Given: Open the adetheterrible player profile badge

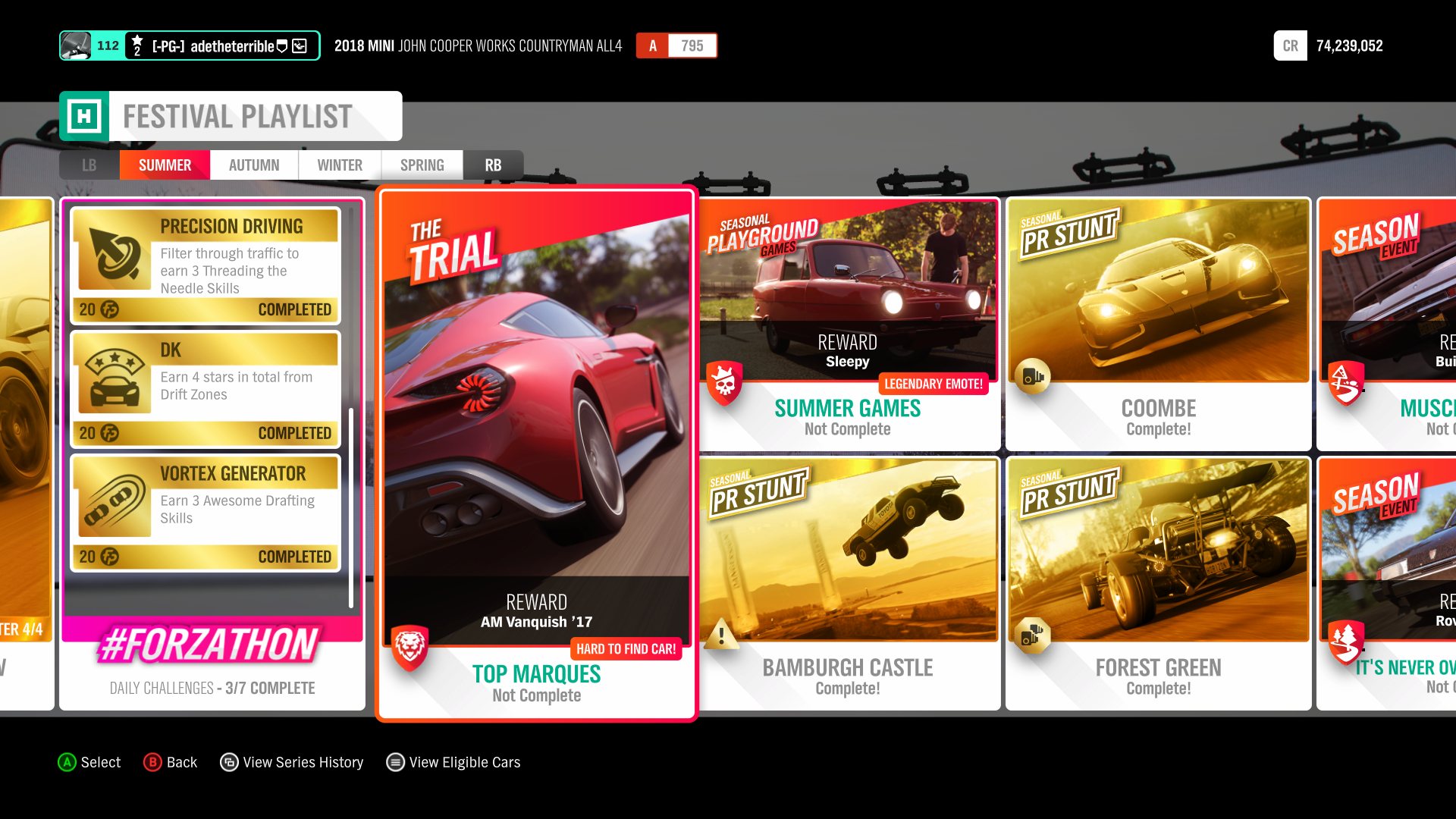Looking at the screenshot, I should 190,45.
